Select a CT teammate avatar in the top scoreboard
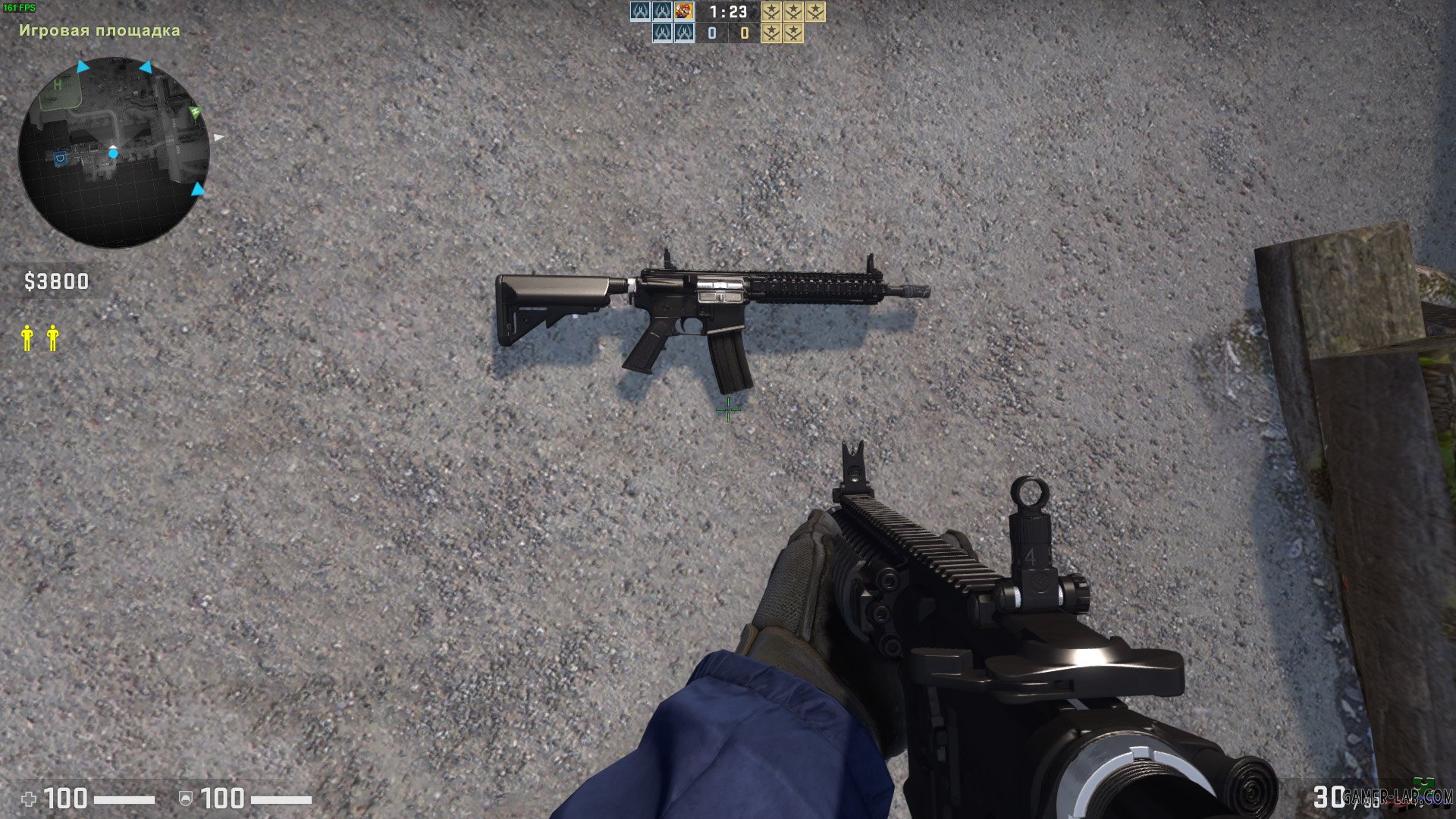 pos(641,12)
